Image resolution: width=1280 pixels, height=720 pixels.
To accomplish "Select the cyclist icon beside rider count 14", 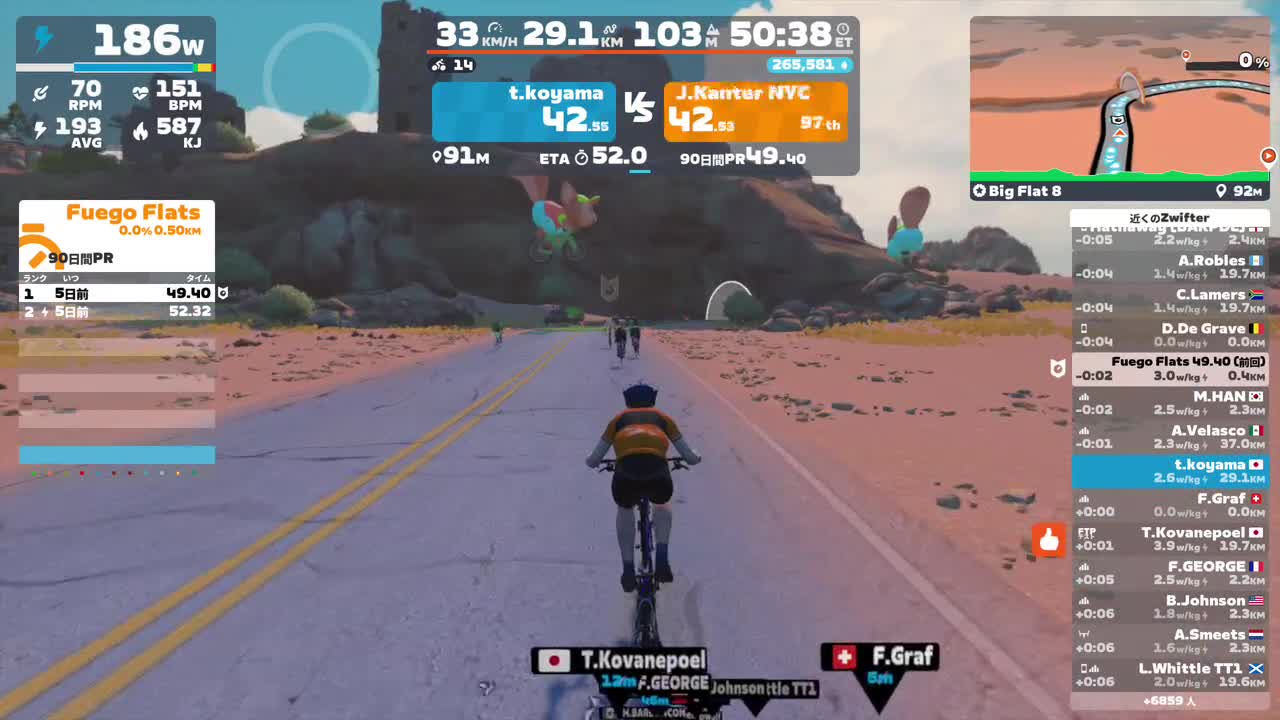I will [x=438, y=63].
